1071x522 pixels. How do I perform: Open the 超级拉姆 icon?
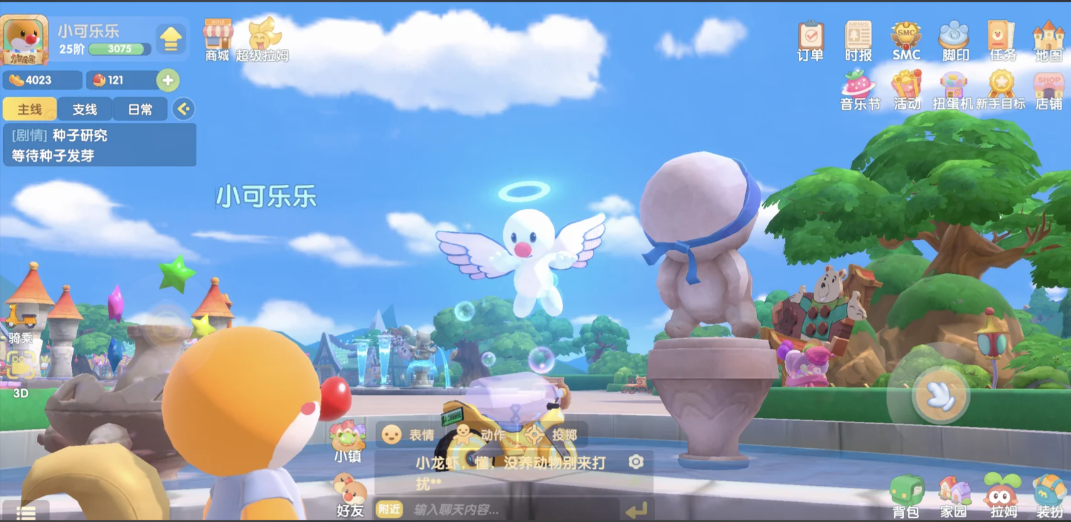[x=263, y=38]
